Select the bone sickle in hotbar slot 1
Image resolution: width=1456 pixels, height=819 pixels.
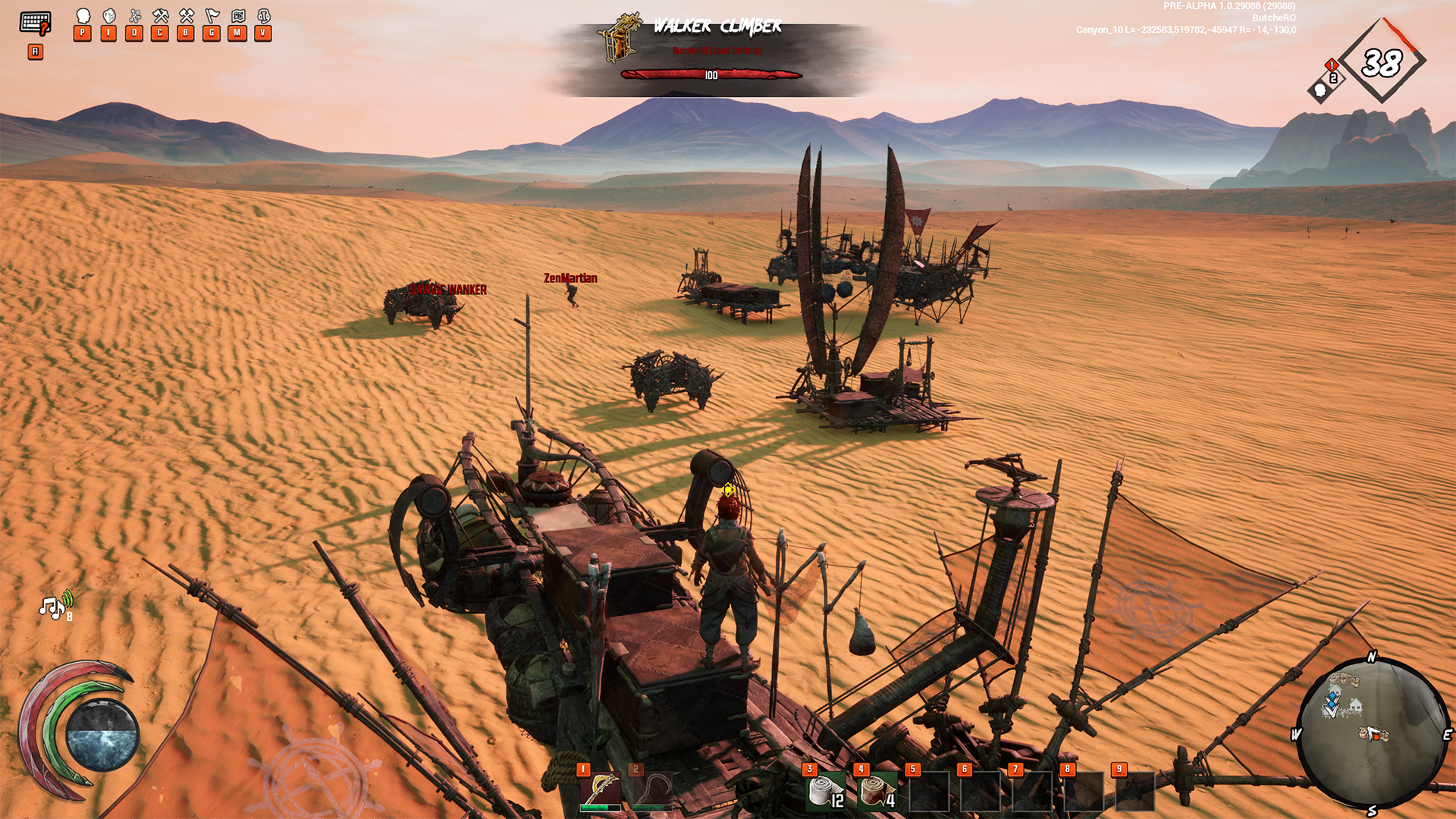[x=601, y=789]
